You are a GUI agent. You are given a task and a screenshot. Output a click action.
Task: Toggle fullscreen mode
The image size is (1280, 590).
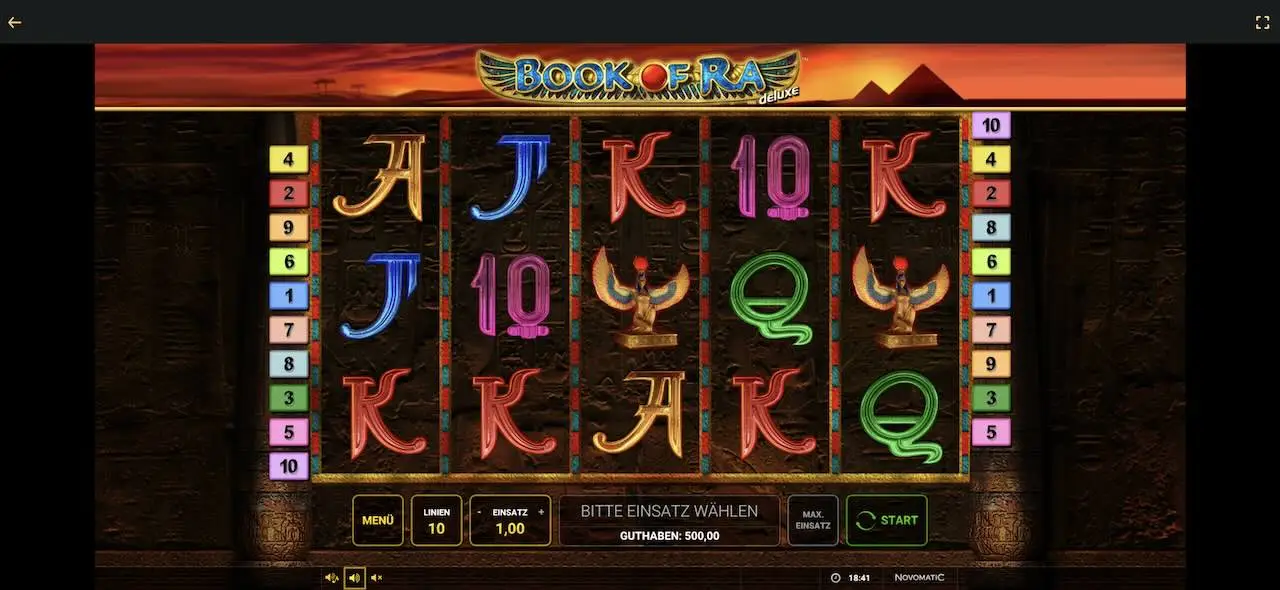[1262, 22]
